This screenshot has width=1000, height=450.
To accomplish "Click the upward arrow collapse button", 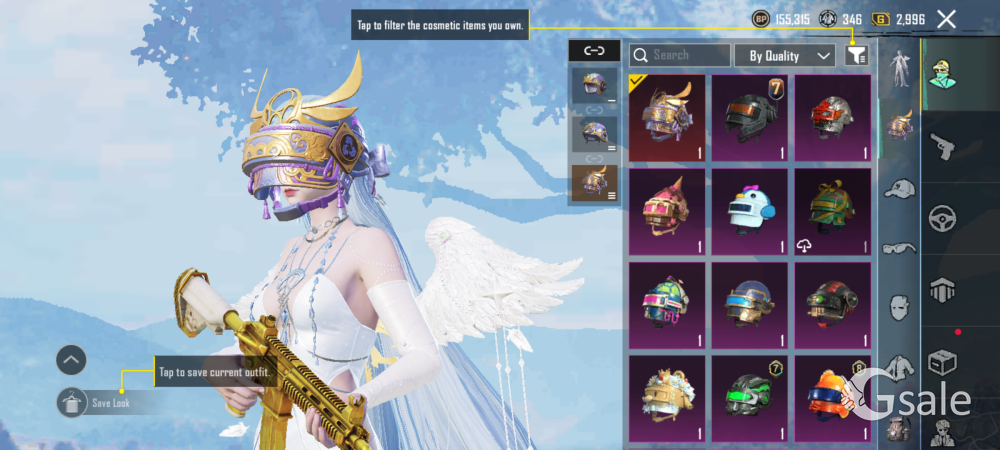I will tap(71, 358).
